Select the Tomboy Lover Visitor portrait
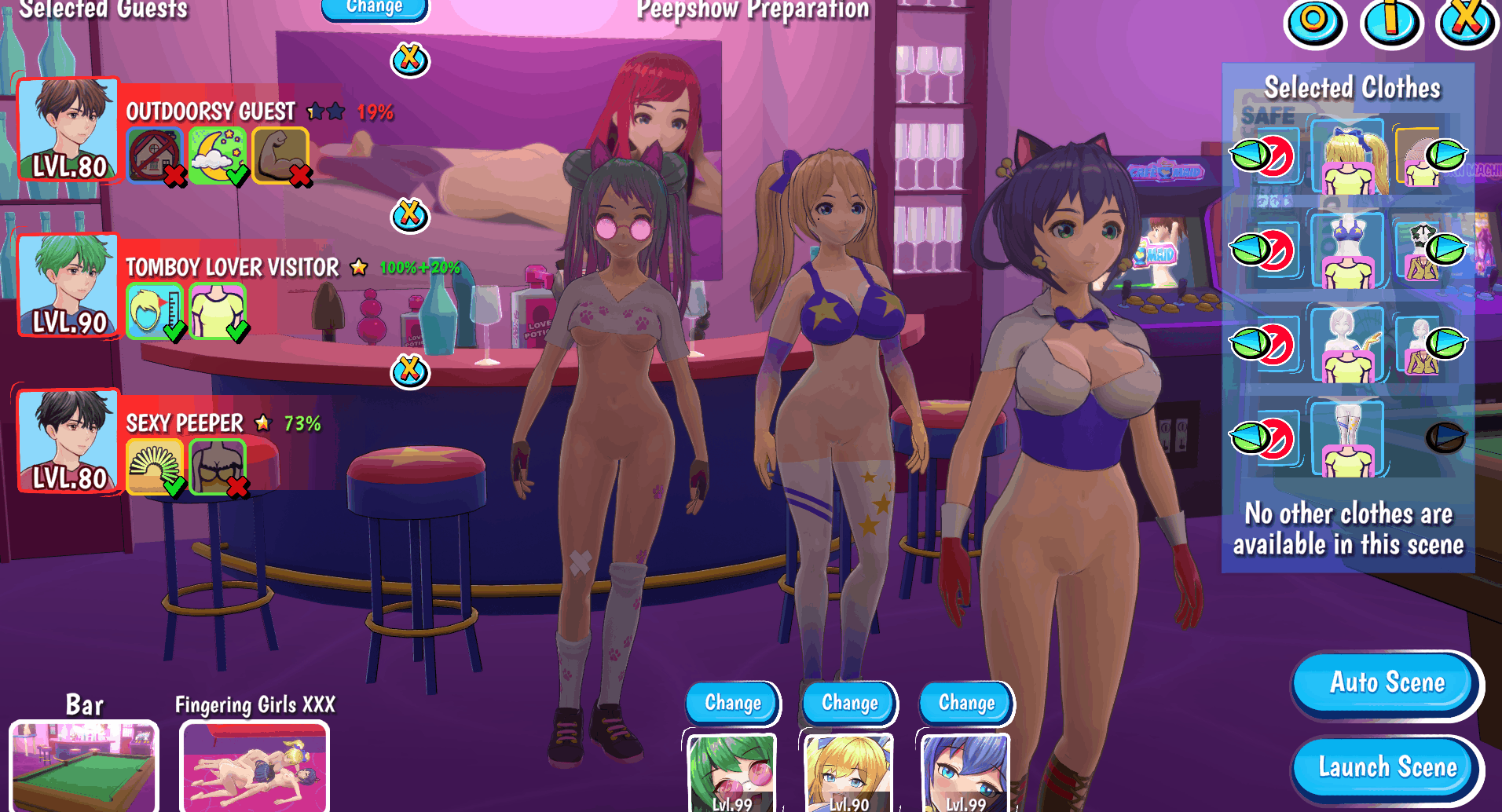 click(x=69, y=285)
